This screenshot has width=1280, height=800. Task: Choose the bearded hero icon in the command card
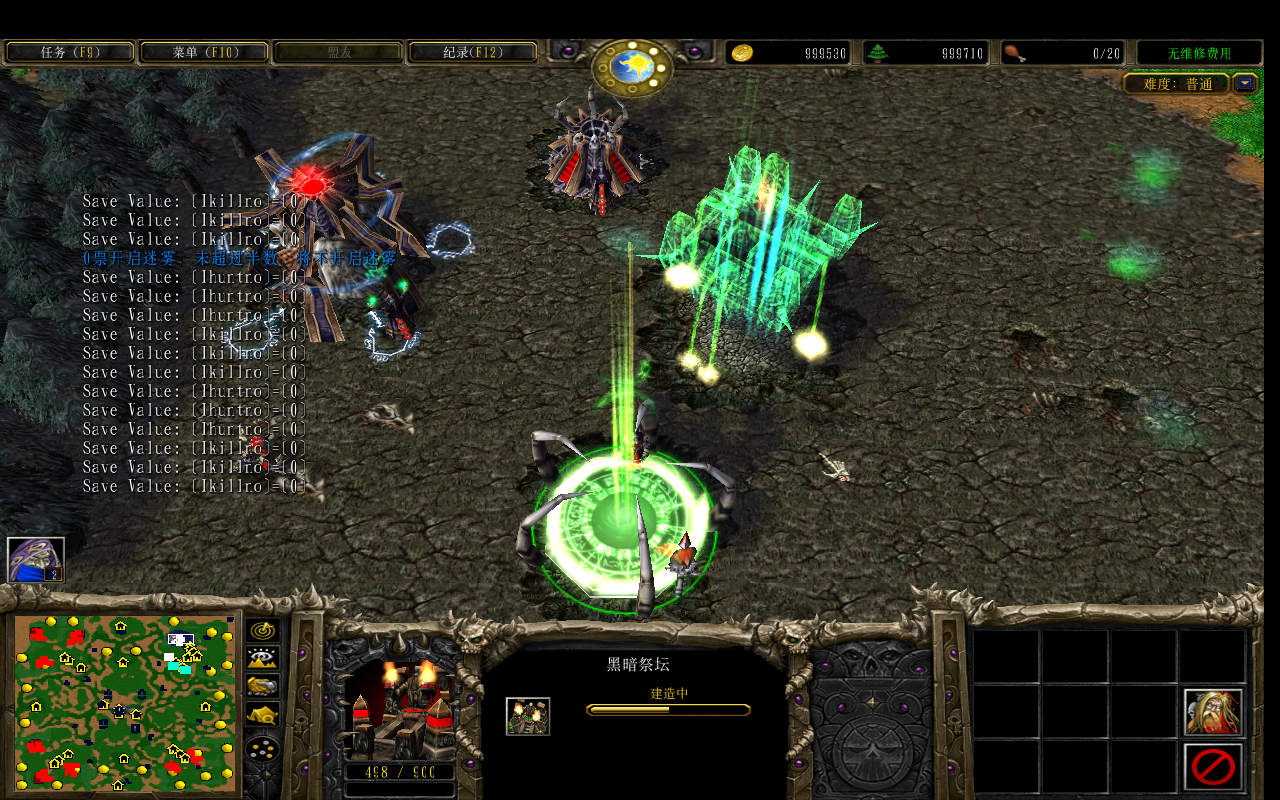coord(1213,712)
